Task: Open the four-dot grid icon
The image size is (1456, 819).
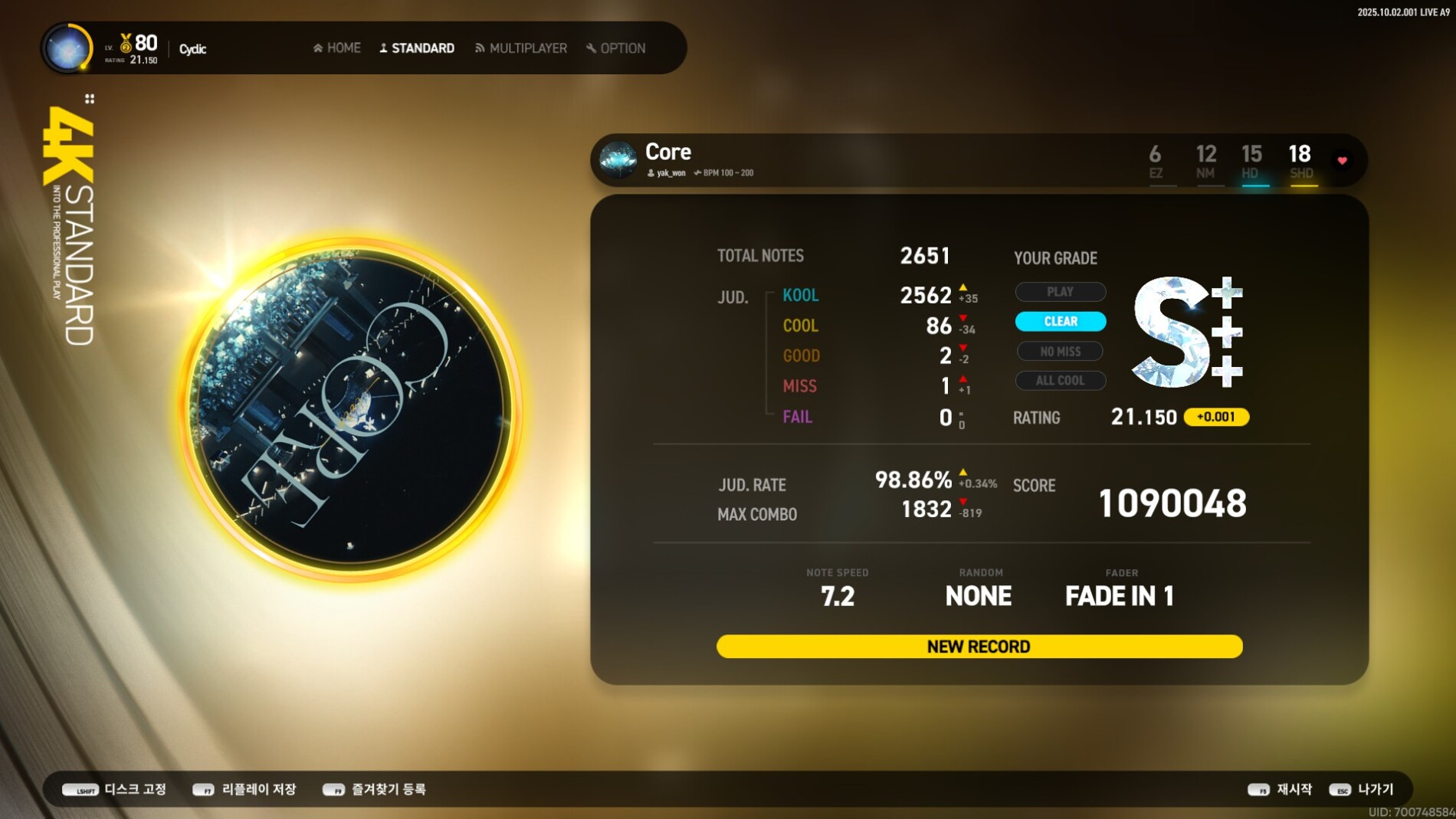Action: pos(90,99)
